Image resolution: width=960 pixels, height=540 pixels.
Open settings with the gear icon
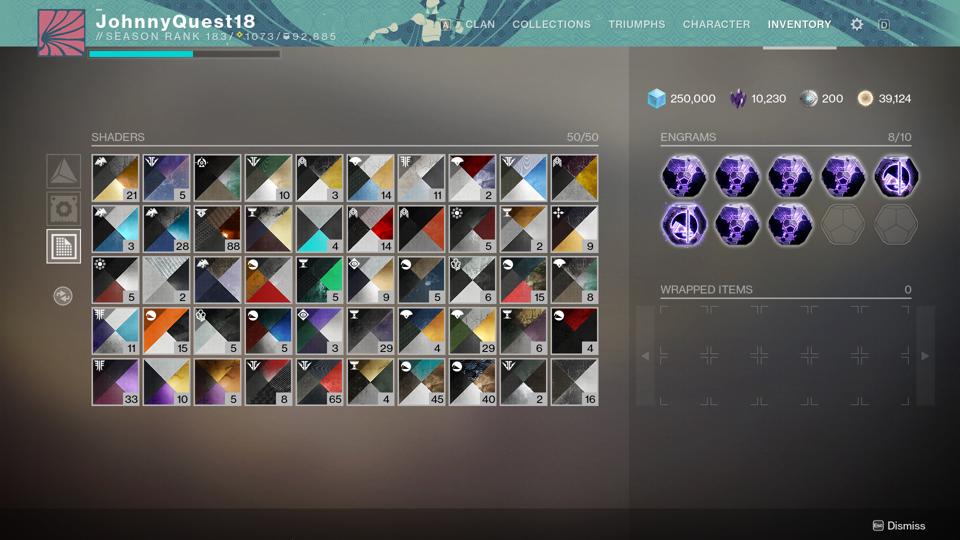pyautogui.click(x=857, y=24)
